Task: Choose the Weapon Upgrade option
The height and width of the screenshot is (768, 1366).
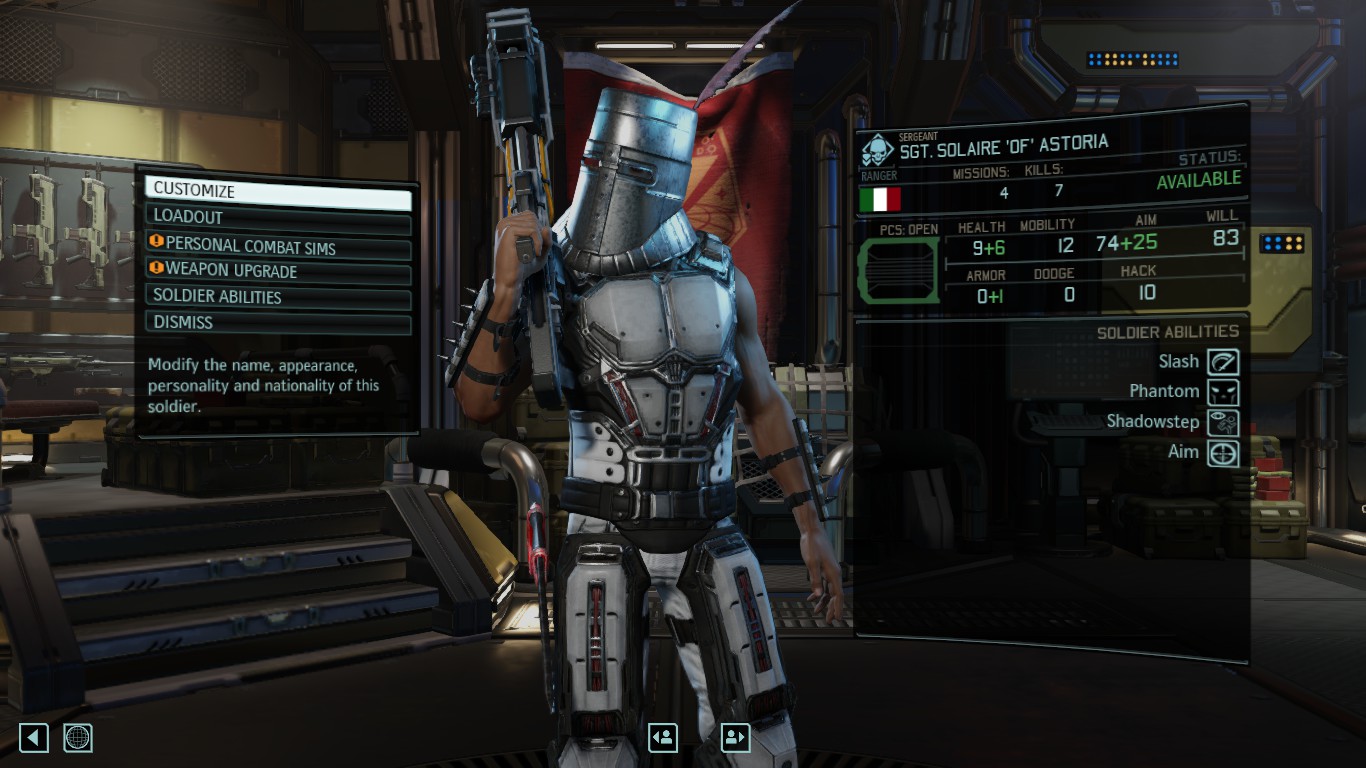Action: point(278,271)
